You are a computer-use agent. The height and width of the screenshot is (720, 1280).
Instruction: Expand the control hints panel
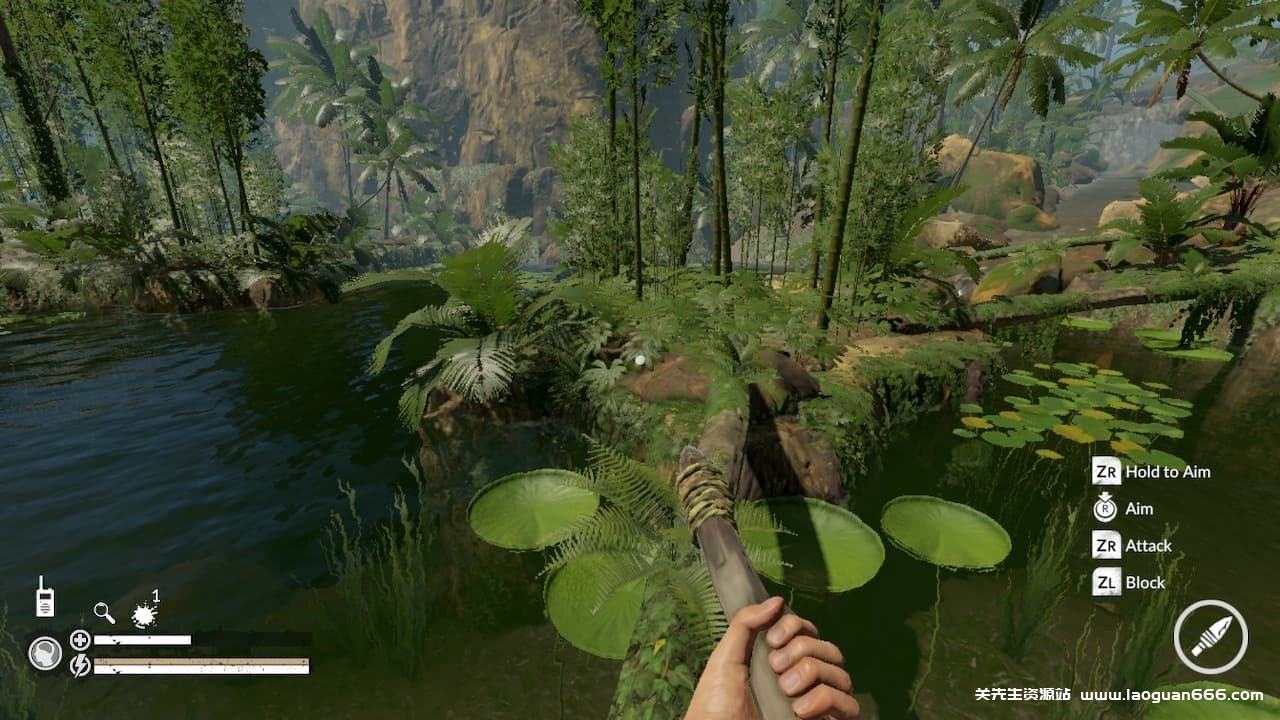click(x=1150, y=527)
